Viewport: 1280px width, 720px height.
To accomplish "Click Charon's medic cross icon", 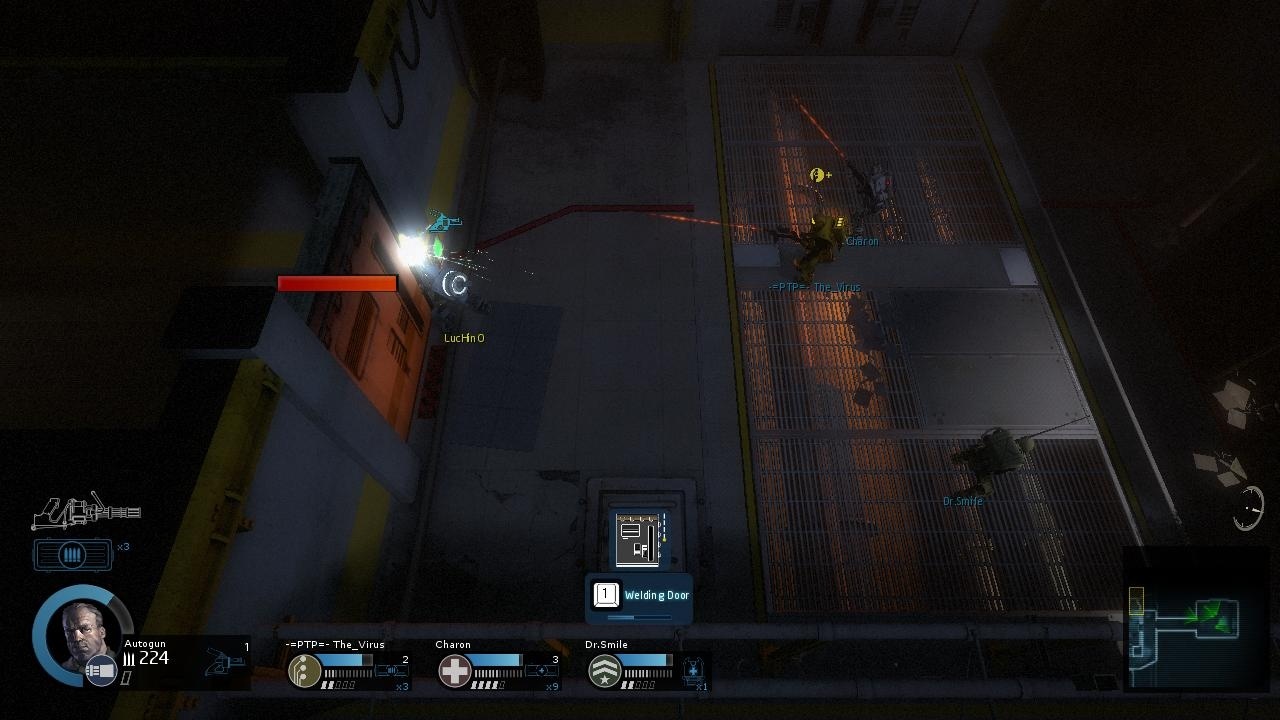I will tap(454, 668).
